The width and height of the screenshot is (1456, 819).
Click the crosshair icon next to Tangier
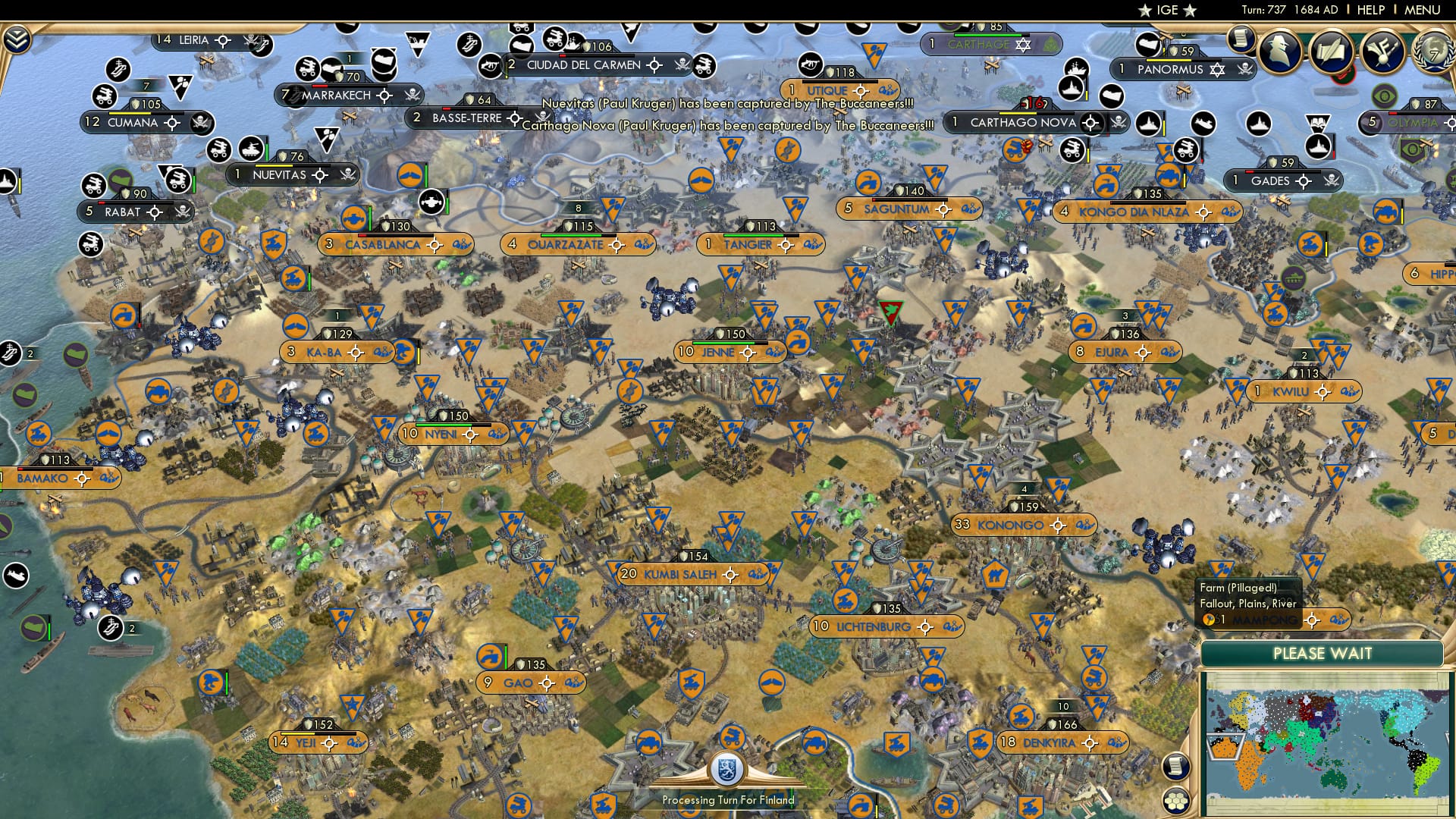[x=786, y=245]
